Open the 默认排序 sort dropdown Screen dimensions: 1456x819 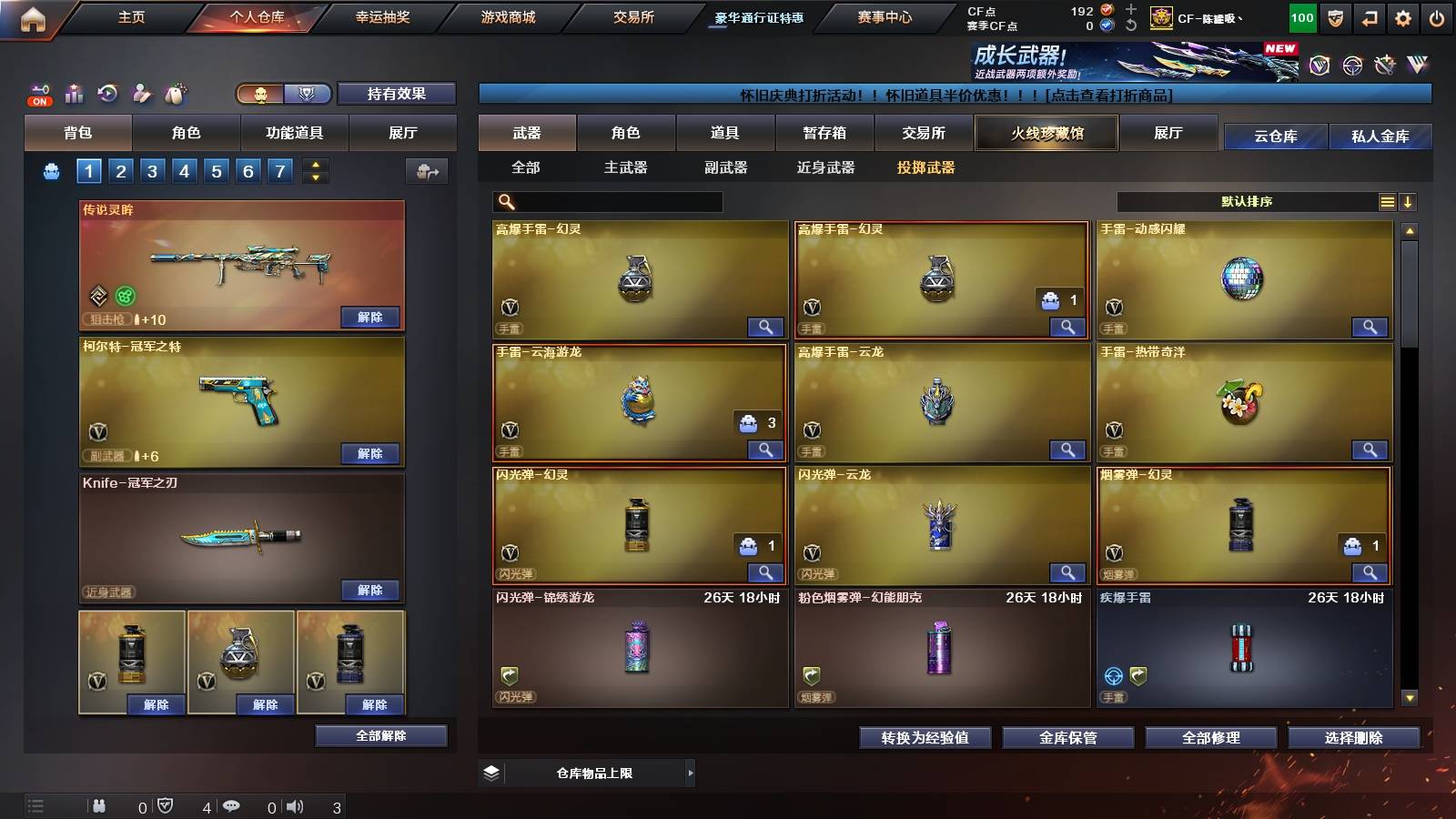click(x=1247, y=201)
